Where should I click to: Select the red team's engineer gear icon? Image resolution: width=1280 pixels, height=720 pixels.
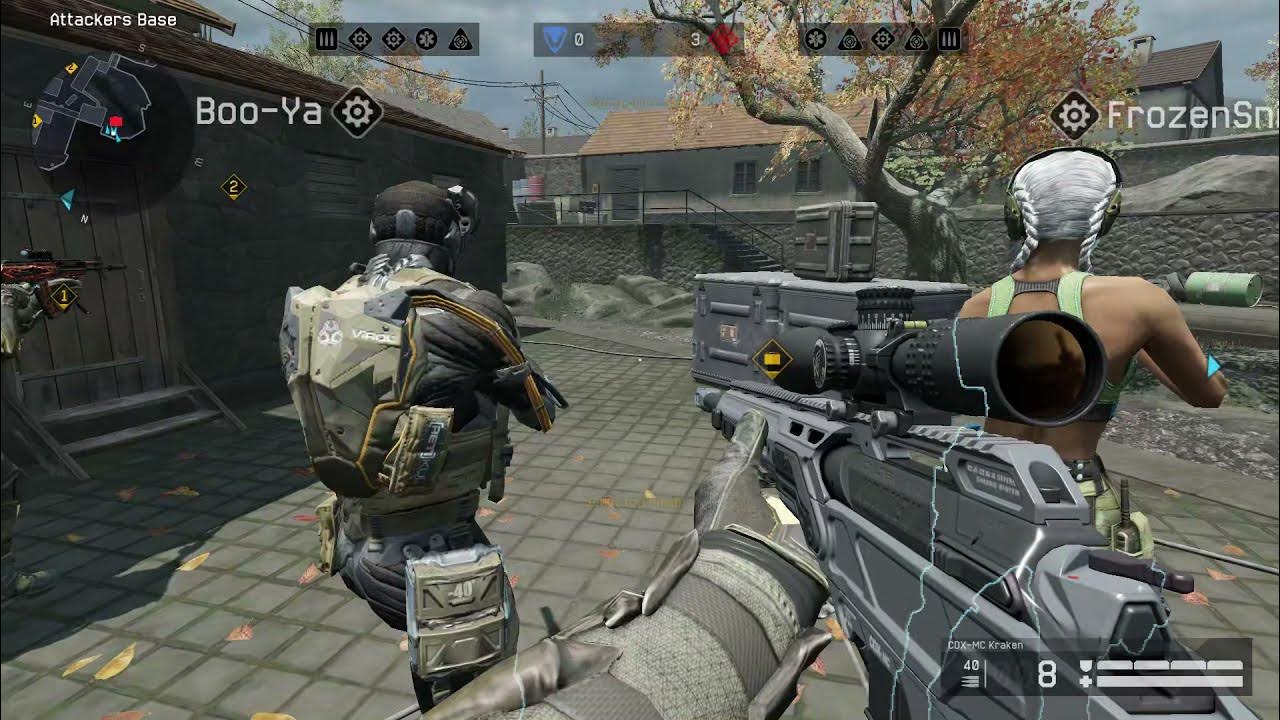click(883, 39)
